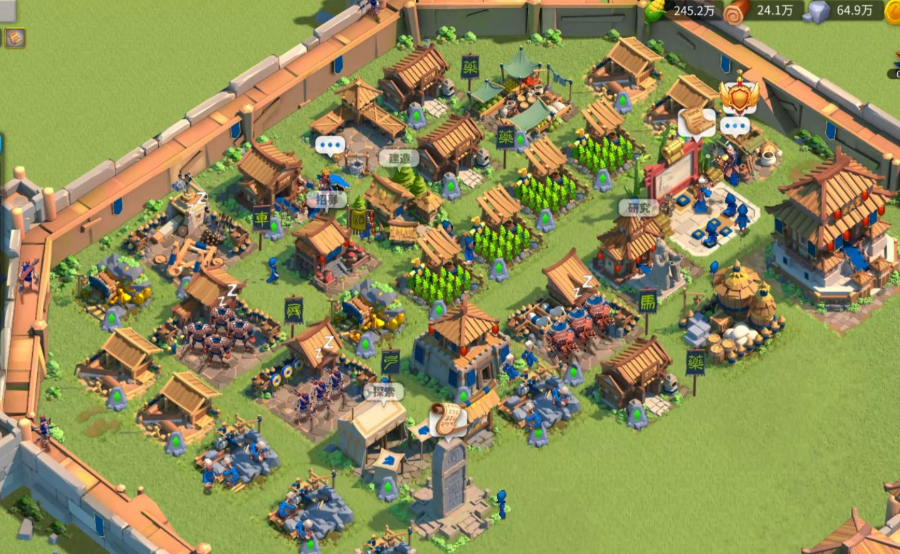Open the scroll bubble beside the shield badge
Image resolution: width=900 pixels, height=554 pixels.
[697, 121]
